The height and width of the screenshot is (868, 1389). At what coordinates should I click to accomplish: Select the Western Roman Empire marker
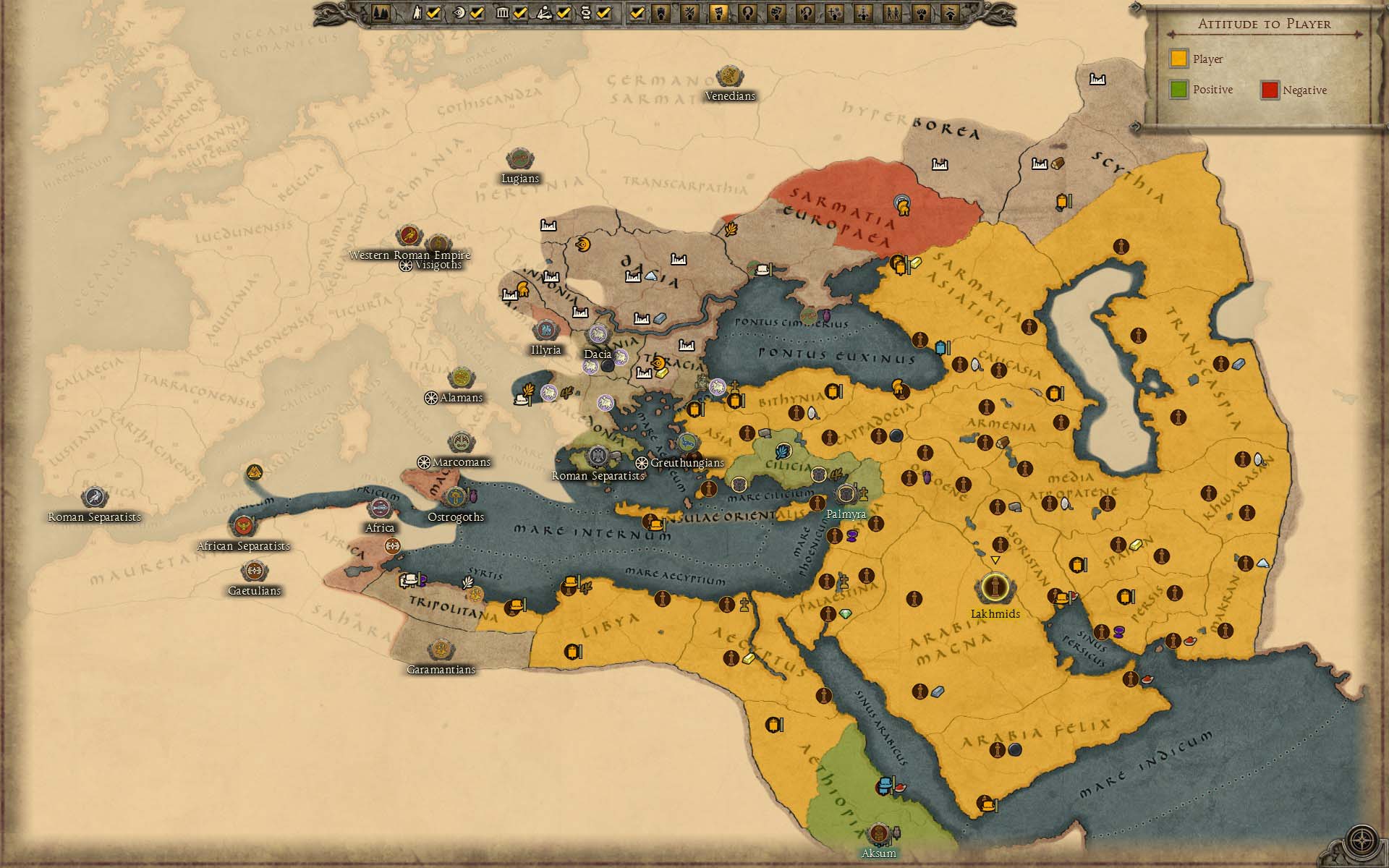coord(409,236)
